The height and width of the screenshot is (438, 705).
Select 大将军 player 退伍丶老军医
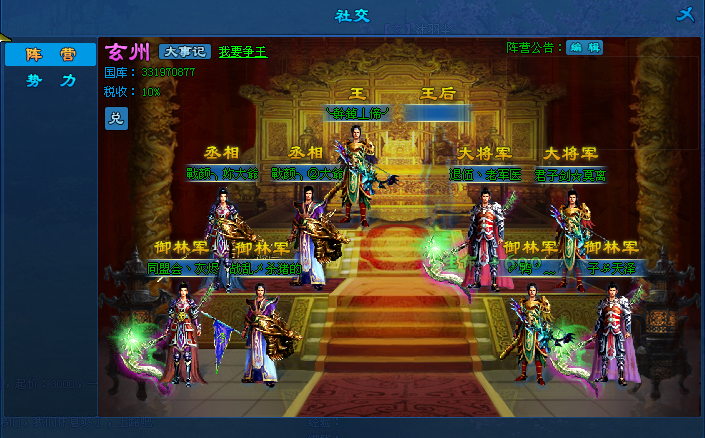pyautogui.click(x=487, y=173)
